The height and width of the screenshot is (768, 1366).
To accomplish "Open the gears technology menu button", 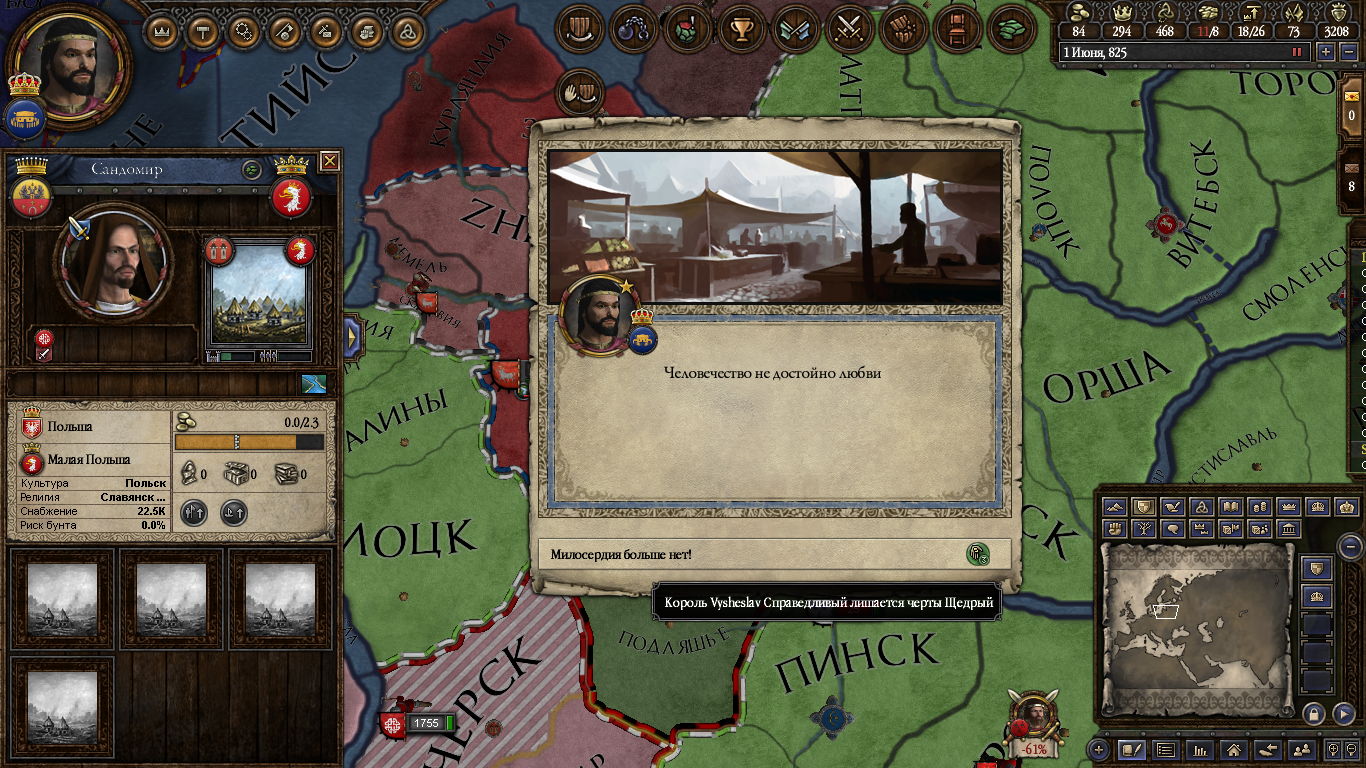I will 243,32.
